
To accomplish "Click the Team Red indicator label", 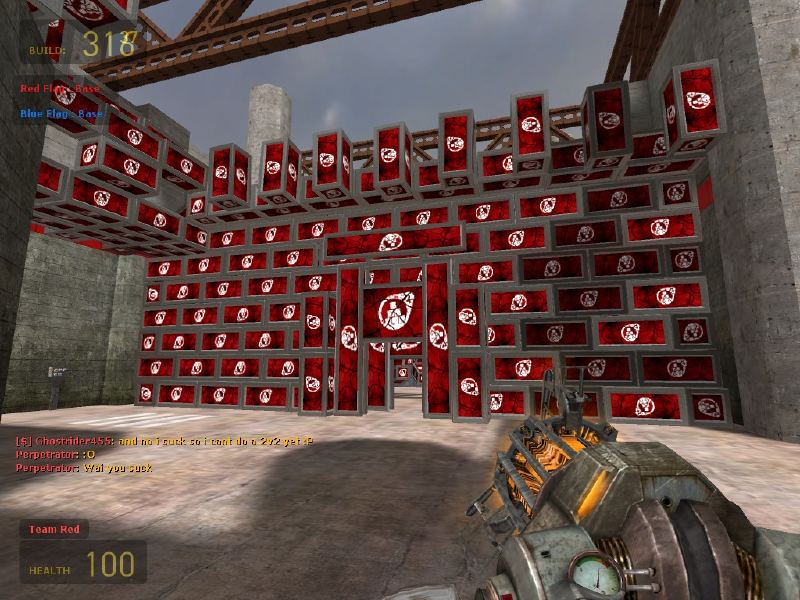I will (54, 529).
